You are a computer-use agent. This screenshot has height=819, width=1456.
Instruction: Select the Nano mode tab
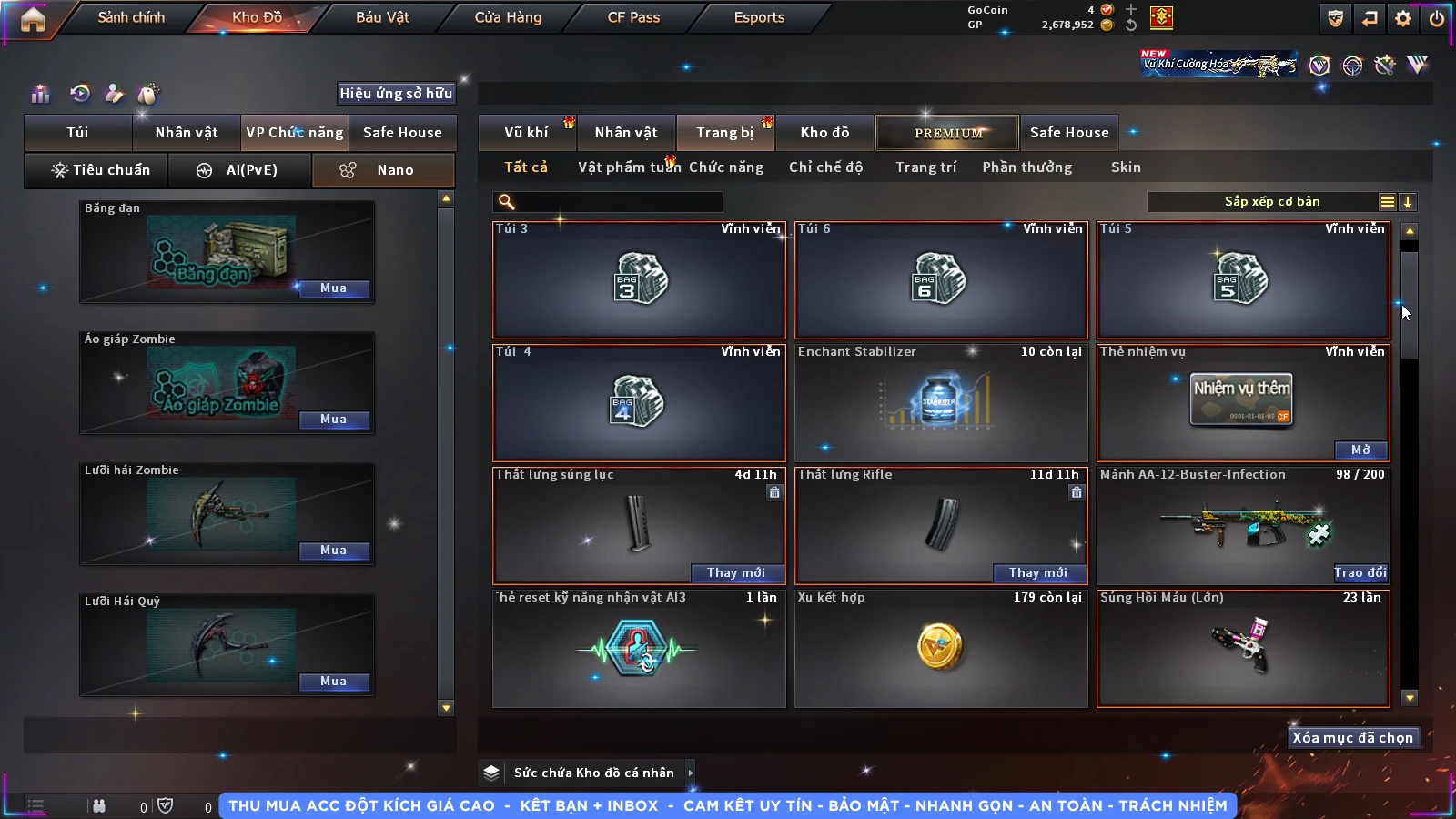tap(383, 170)
